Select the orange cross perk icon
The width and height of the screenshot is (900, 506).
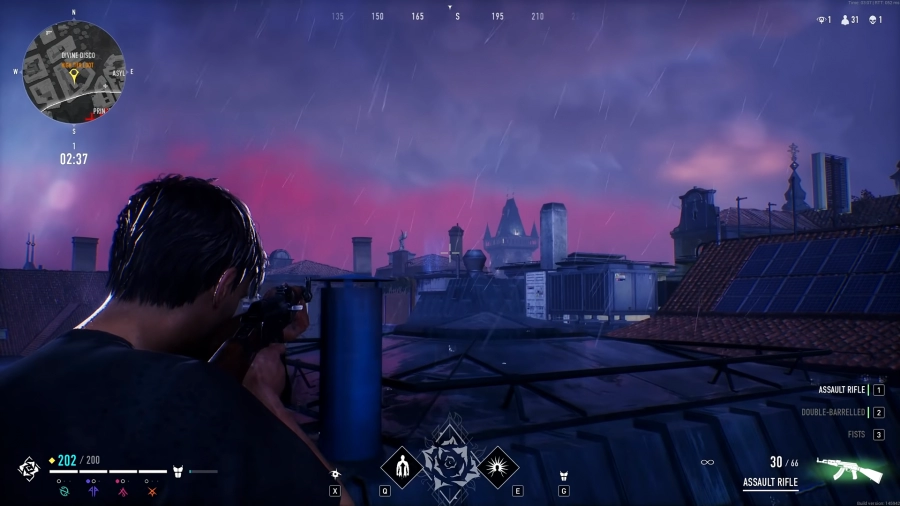151,491
